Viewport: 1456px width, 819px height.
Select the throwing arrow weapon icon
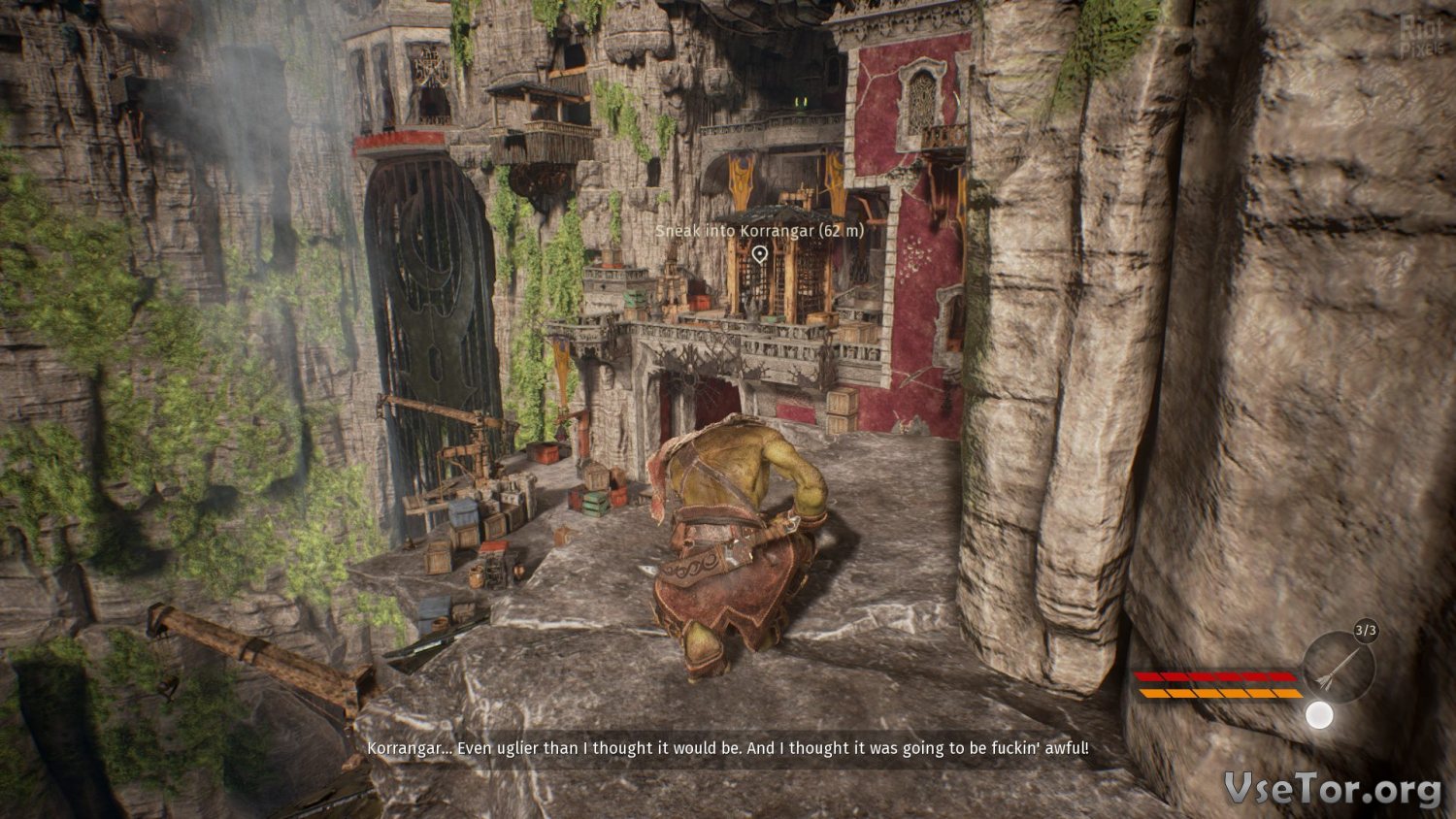[x=1339, y=666]
